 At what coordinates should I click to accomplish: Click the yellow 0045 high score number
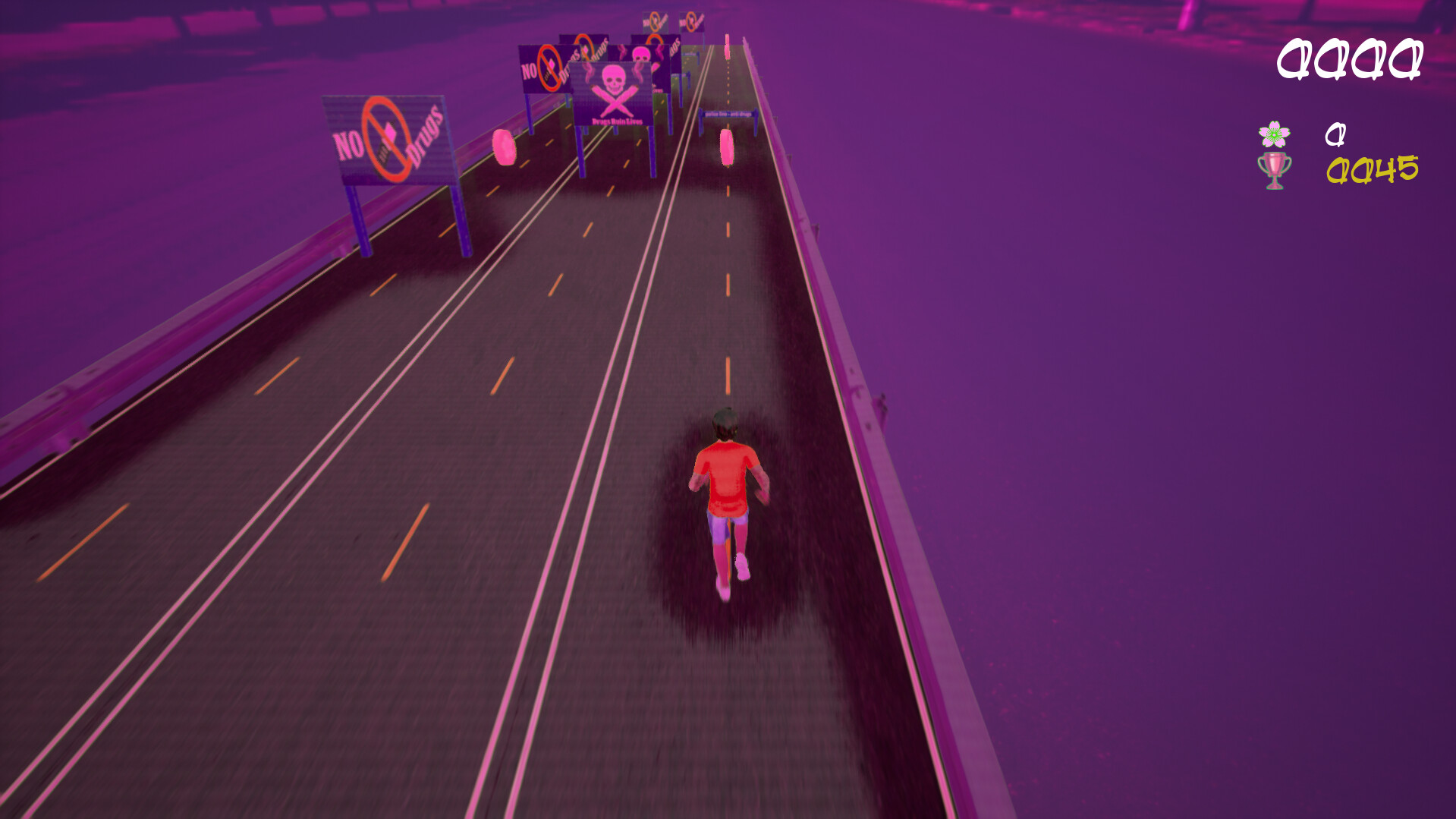click(1373, 169)
